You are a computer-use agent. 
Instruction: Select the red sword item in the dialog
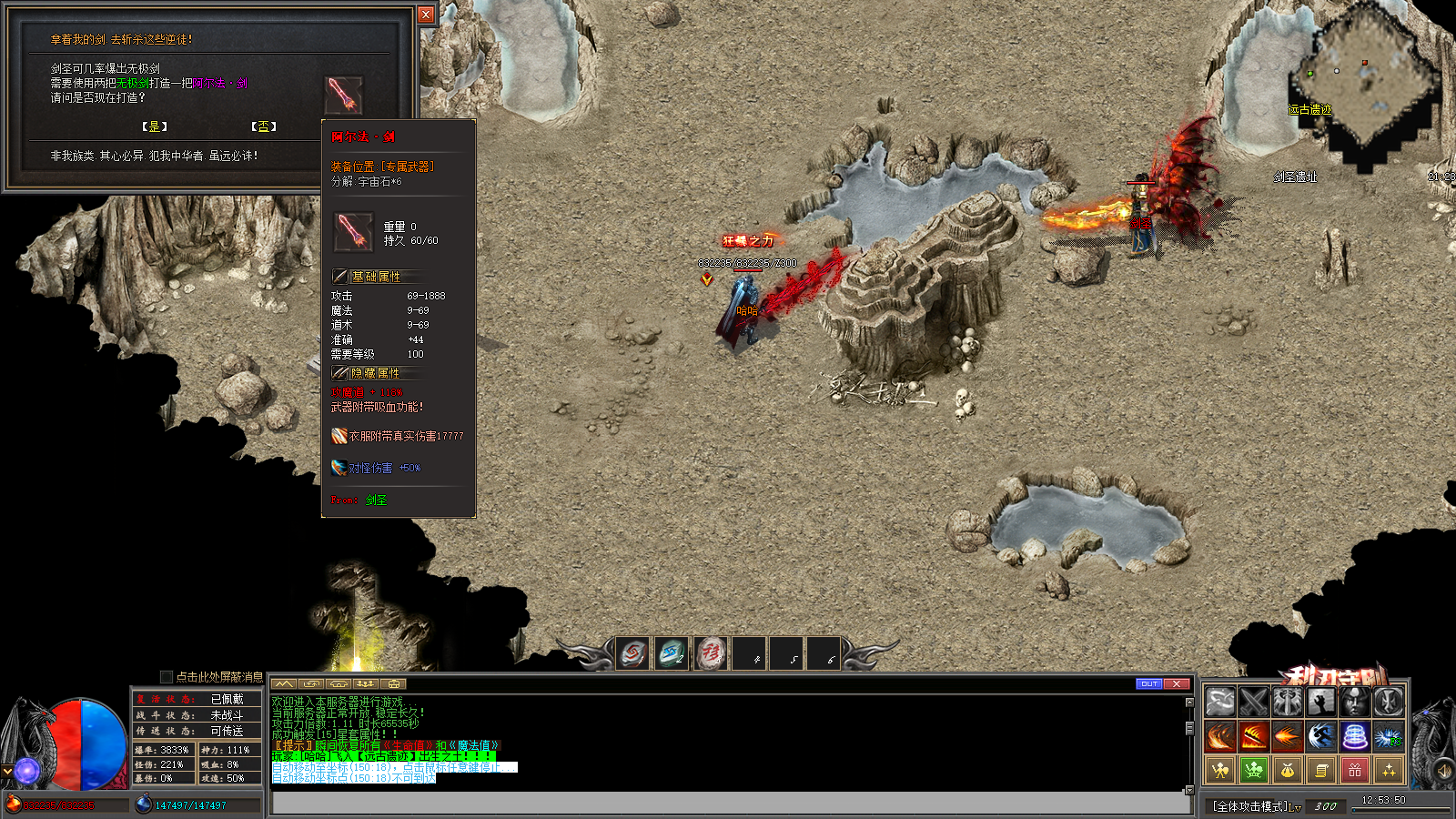click(344, 95)
